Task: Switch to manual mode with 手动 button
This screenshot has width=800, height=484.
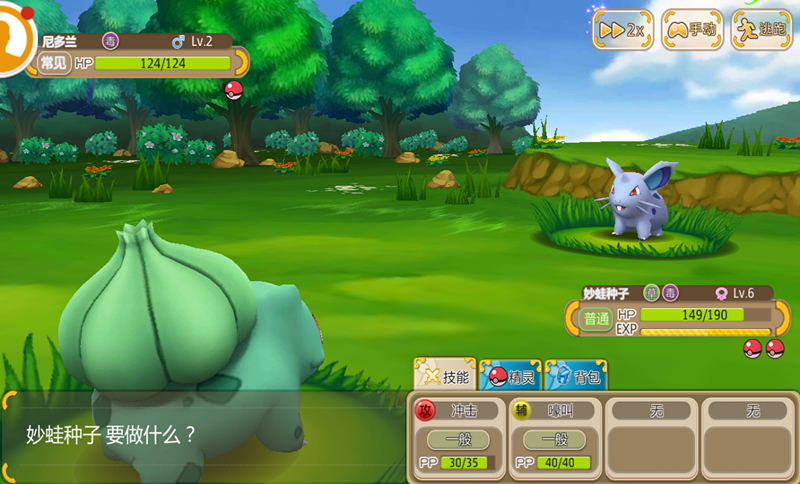Action: pos(693,30)
